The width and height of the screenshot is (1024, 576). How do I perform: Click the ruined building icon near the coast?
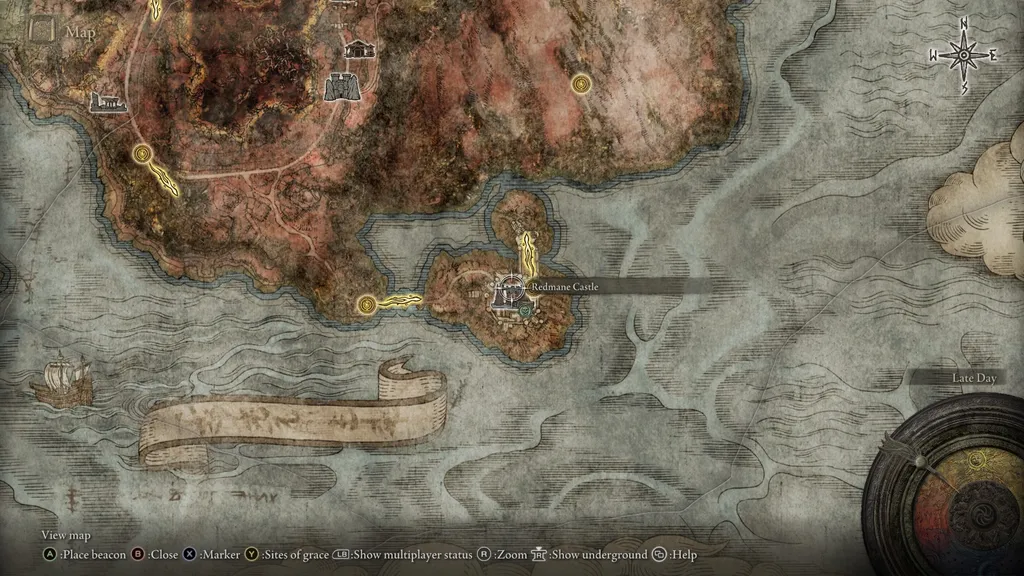107,101
